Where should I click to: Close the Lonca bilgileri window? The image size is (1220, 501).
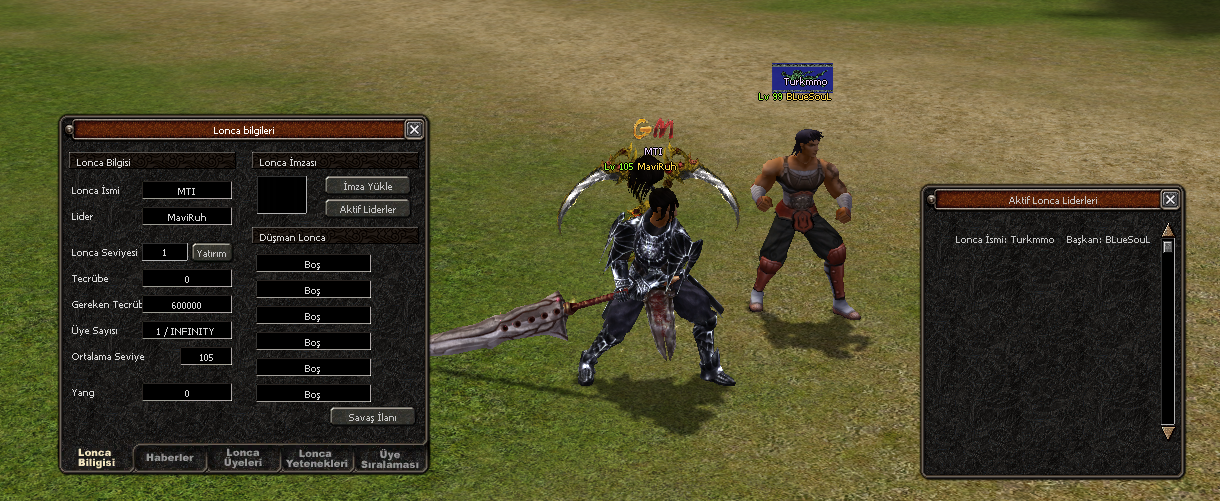tap(414, 129)
